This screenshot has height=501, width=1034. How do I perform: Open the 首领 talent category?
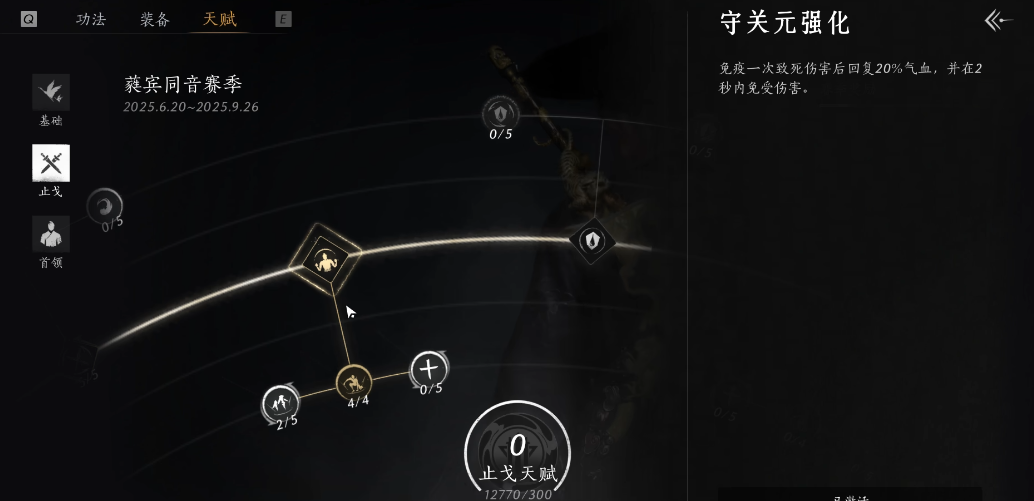tap(51, 235)
